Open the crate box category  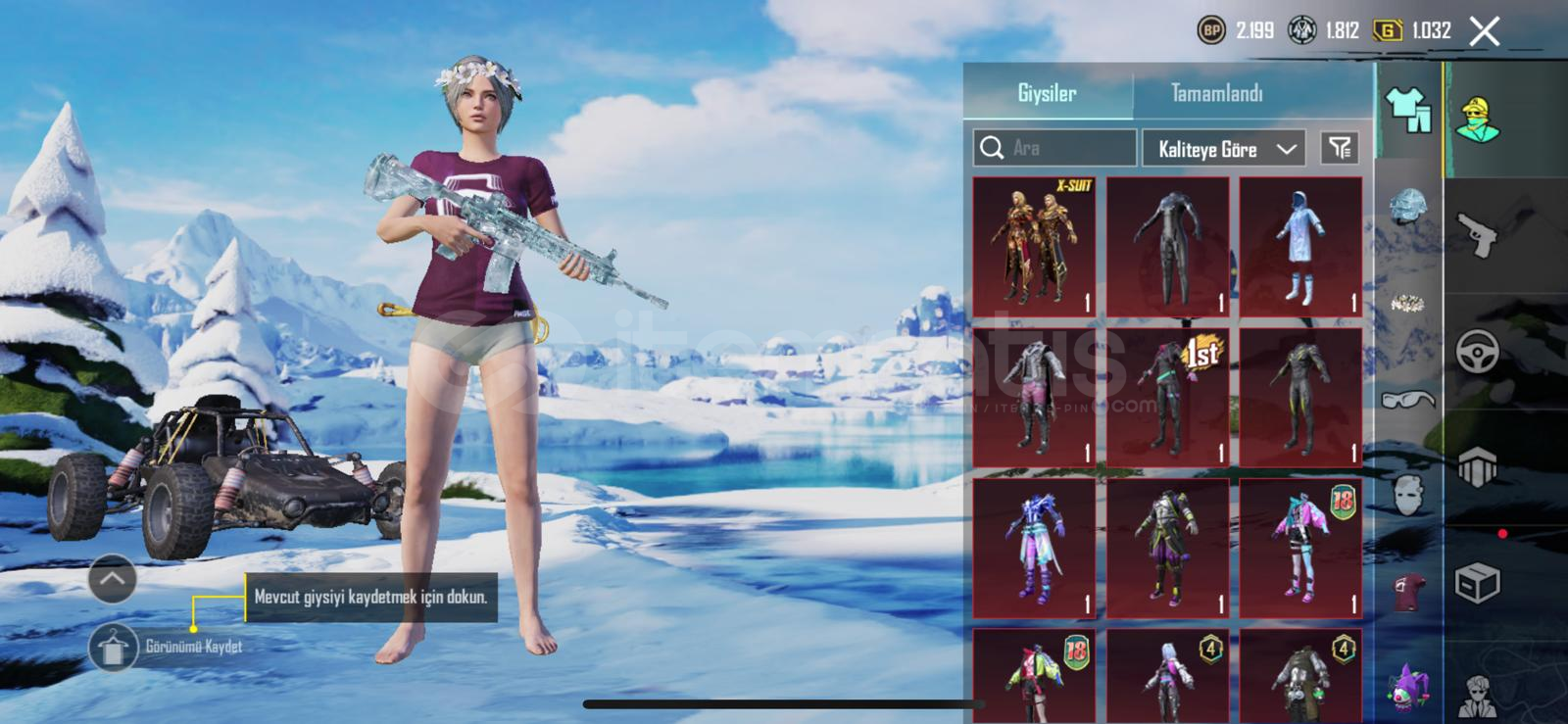[1477, 584]
